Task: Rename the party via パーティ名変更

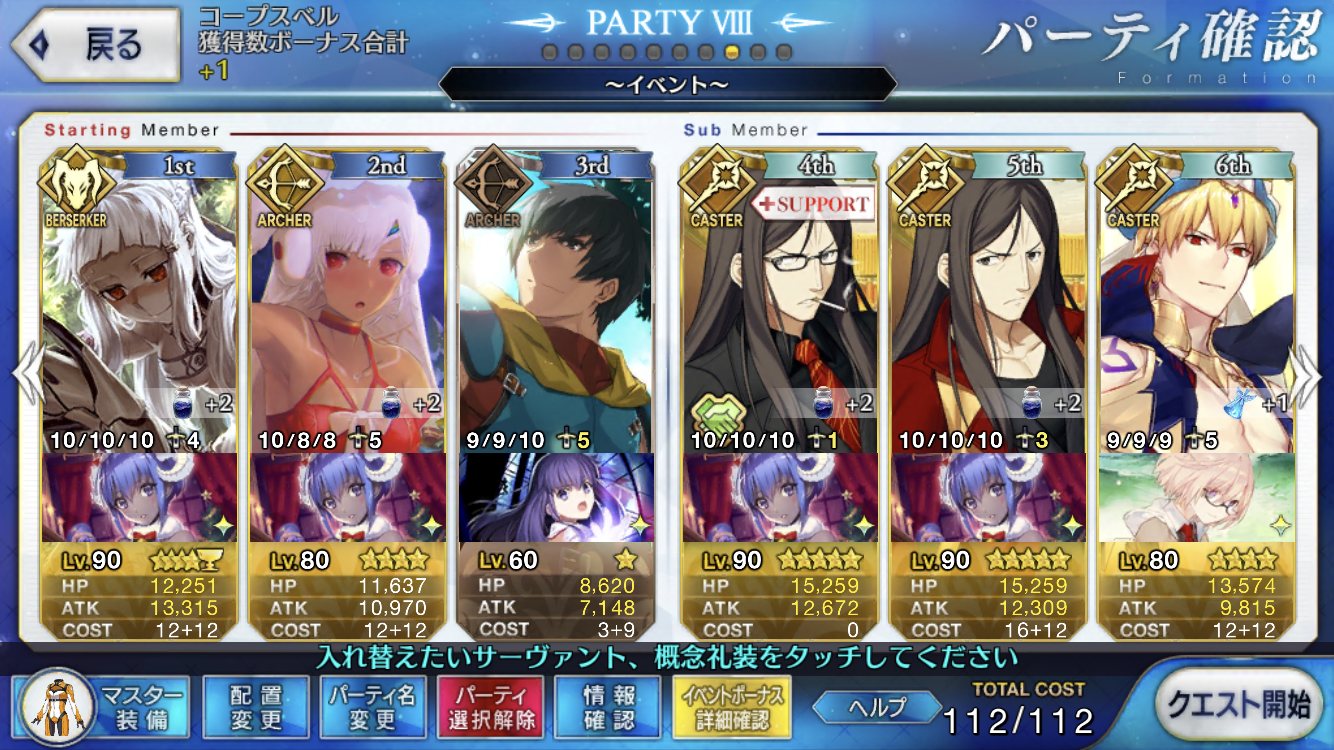Action: click(373, 707)
